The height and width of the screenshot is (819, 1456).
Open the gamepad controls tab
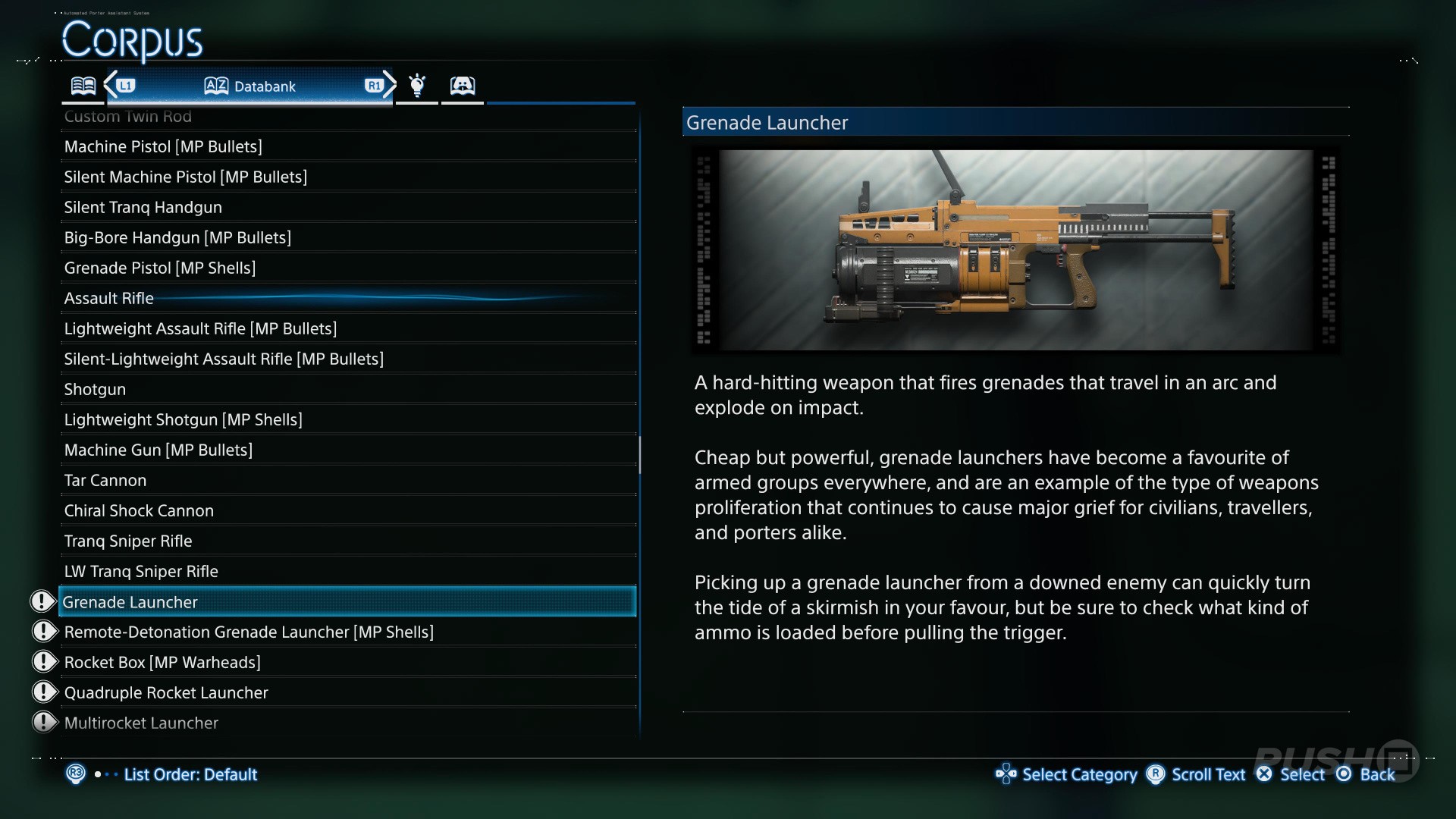(x=463, y=86)
